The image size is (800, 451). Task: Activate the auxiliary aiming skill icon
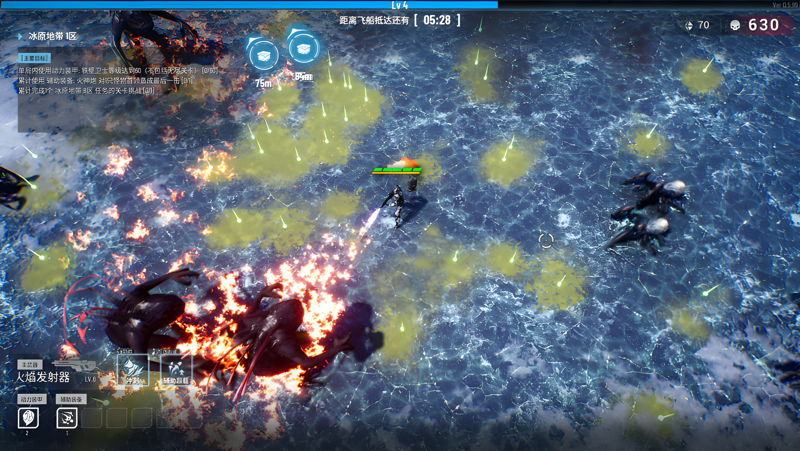[x=176, y=369]
